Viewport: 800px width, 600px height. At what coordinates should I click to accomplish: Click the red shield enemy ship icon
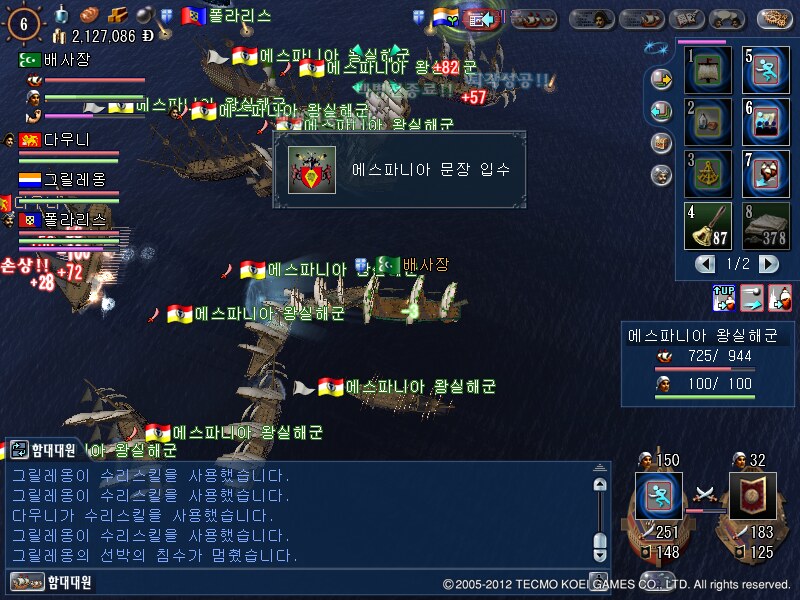point(753,495)
